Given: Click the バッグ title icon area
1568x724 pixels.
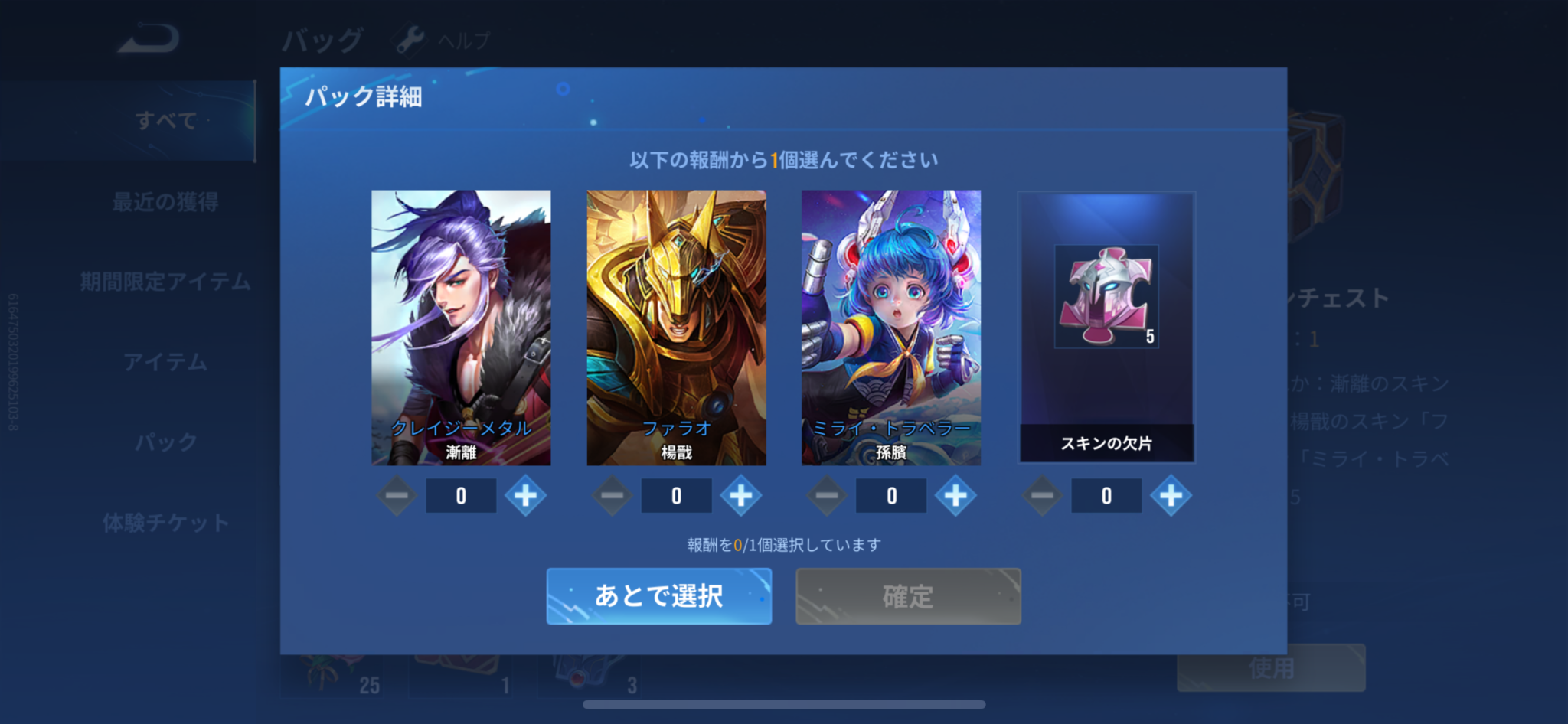Looking at the screenshot, I should pos(325,37).
